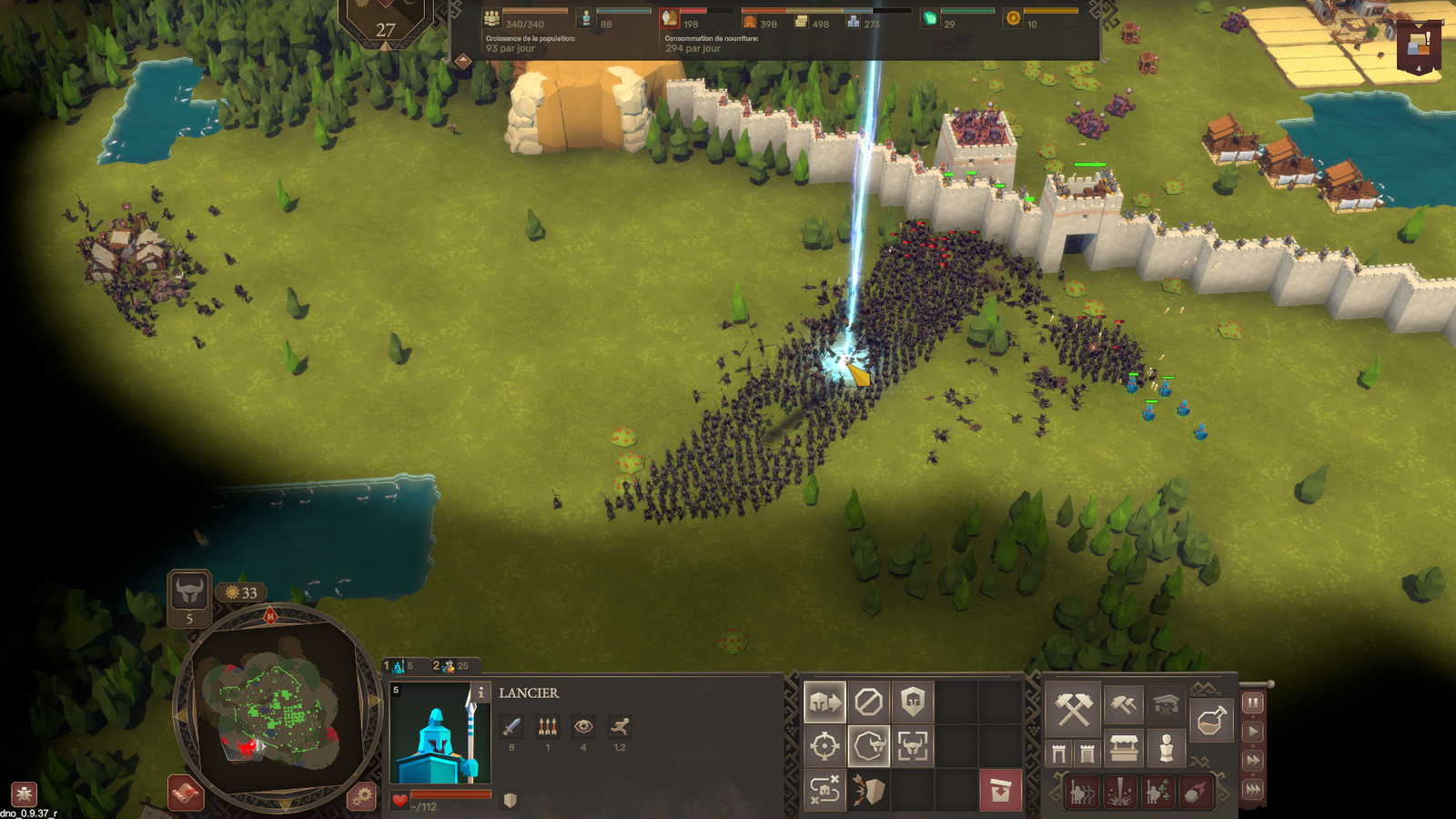This screenshot has width=1456, height=819.
Task: Click the horned enemy wave indicator
Action: tap(189, 592)
